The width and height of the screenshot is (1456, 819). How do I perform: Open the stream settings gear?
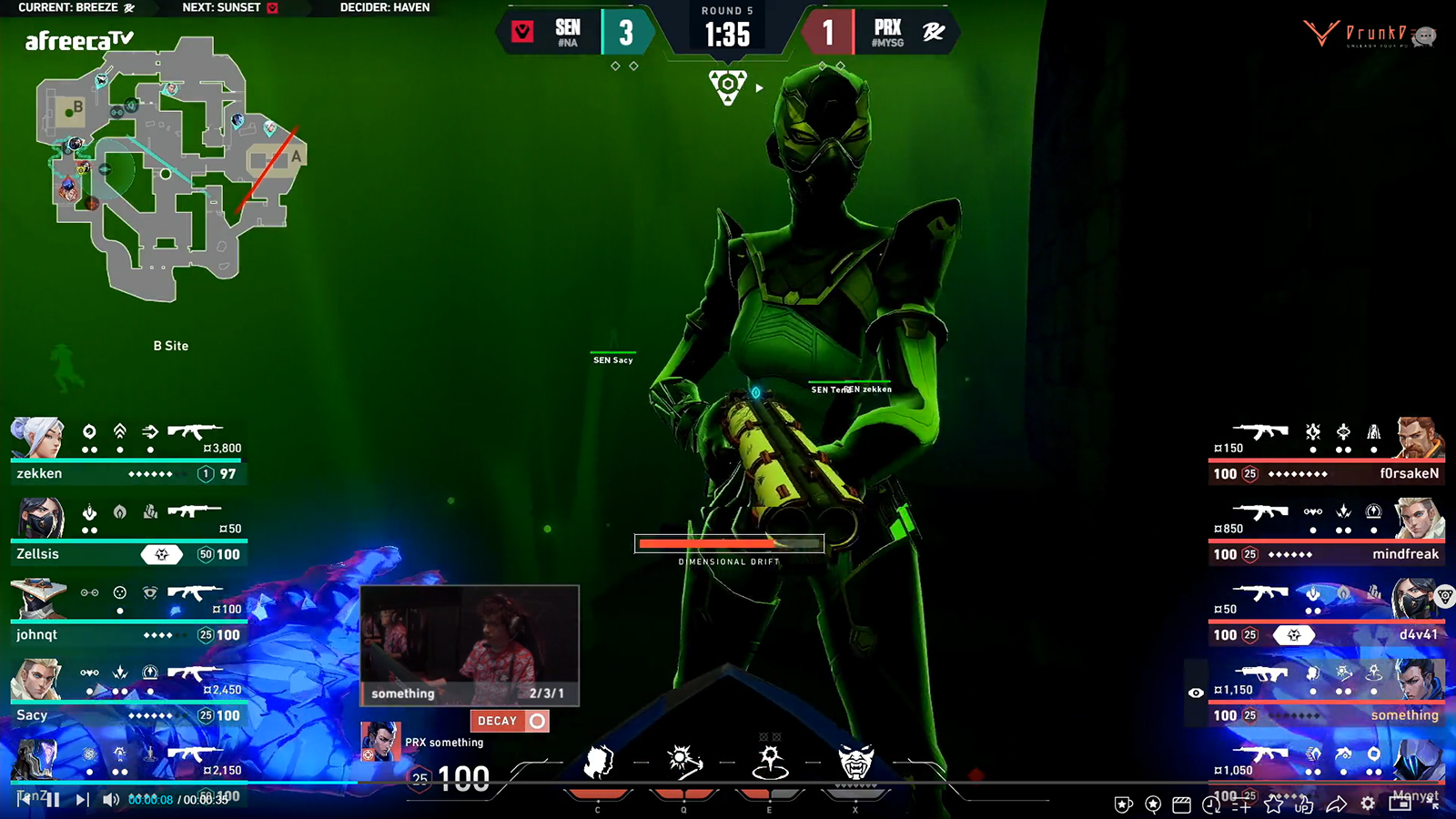point(1368,805)
